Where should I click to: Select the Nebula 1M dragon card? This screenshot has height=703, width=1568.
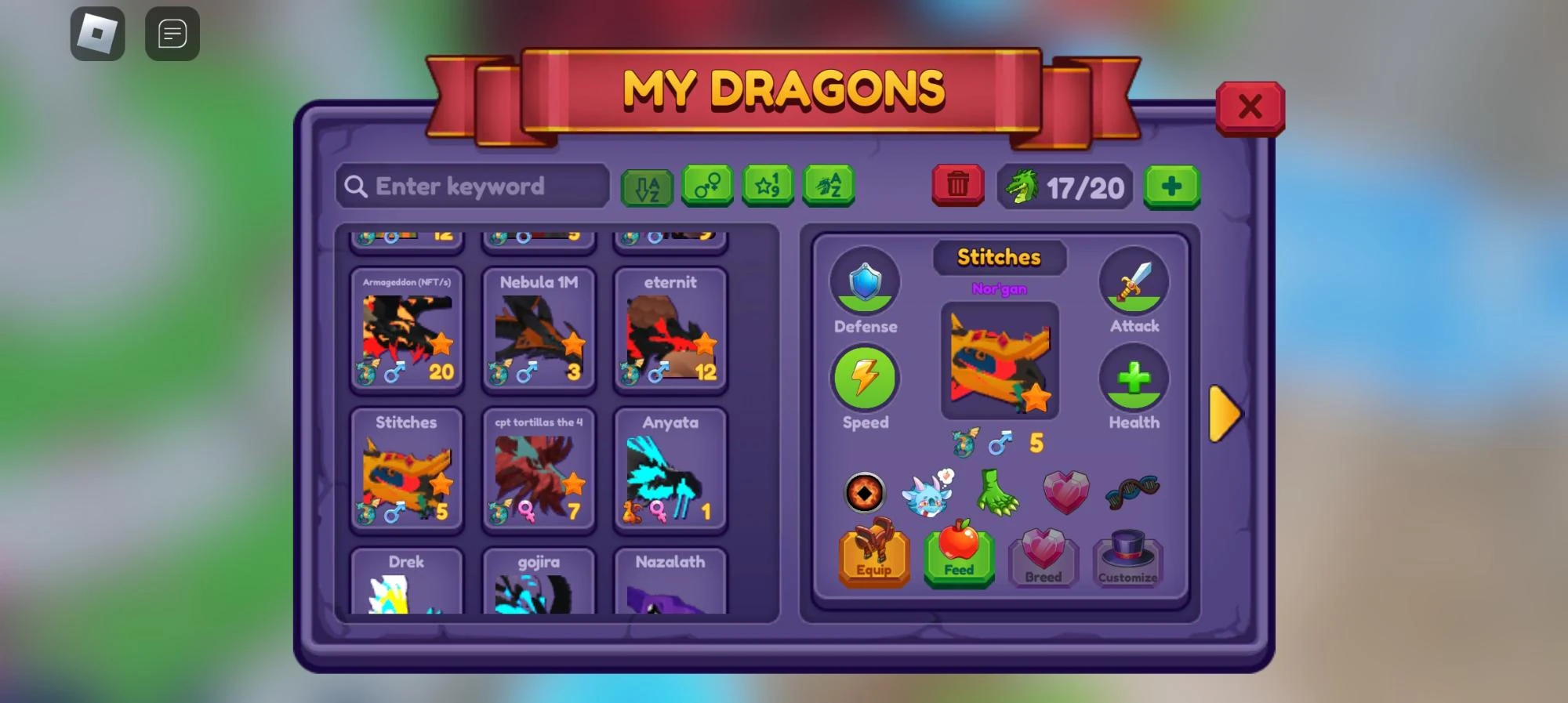[x=539, y=329]
